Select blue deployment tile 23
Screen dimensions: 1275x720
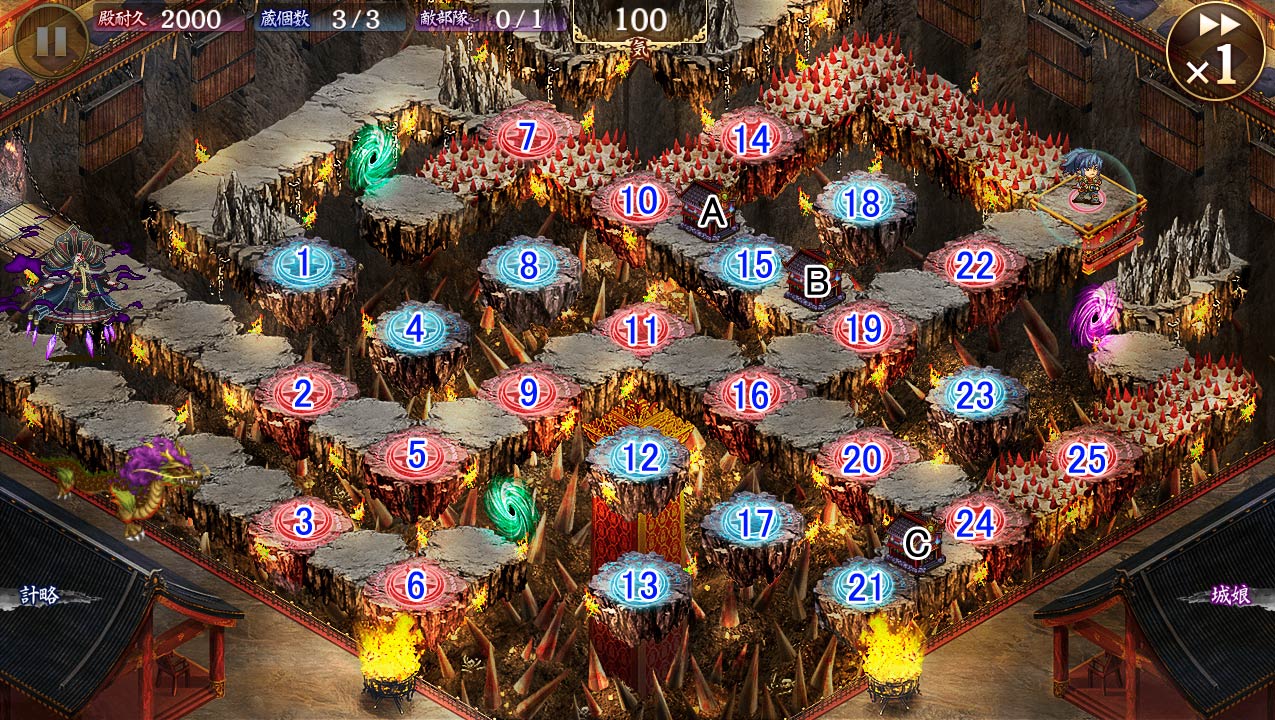pyautogui.click(x=974, y=395)
